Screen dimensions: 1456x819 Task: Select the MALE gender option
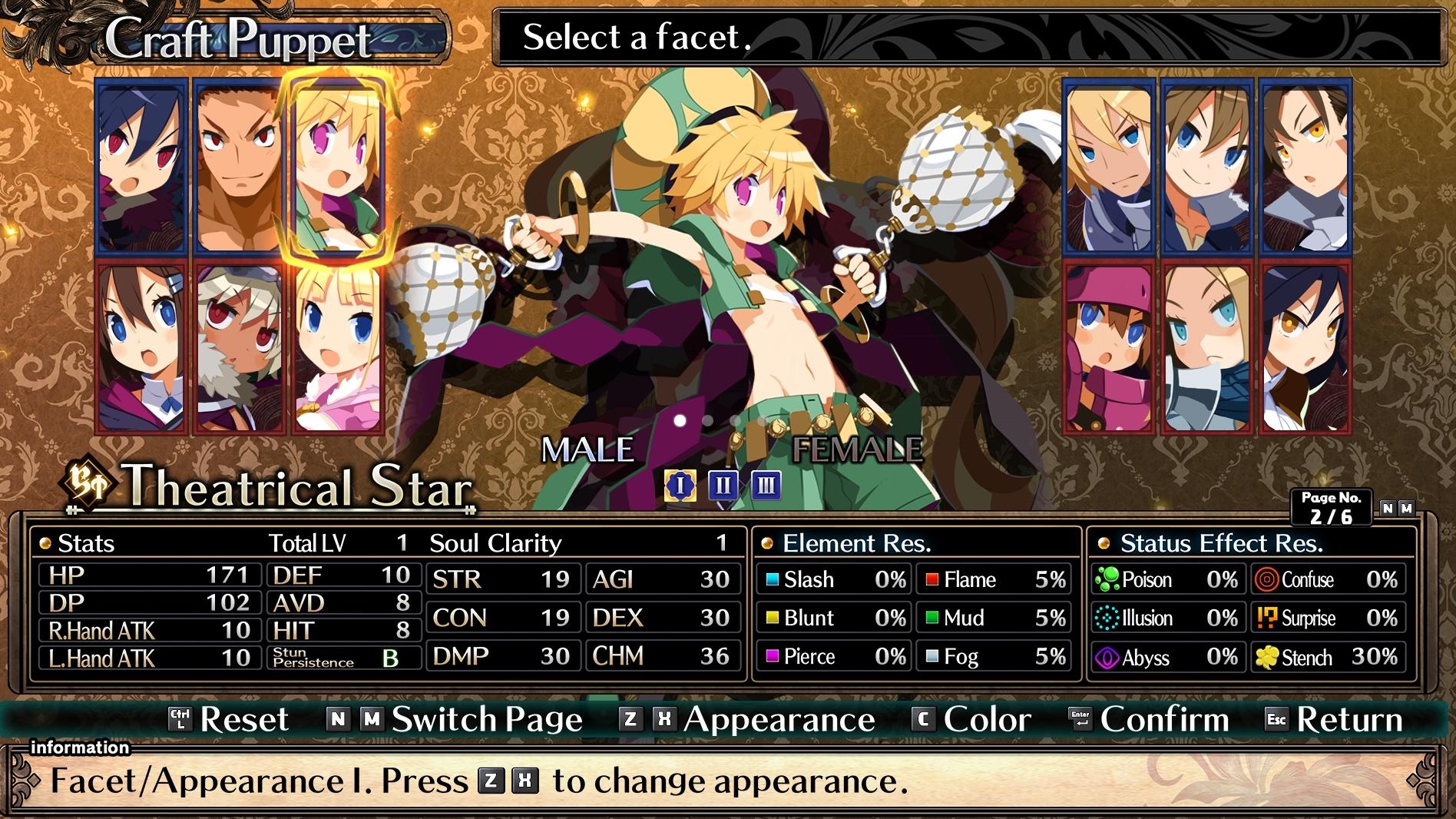(587, 446)
